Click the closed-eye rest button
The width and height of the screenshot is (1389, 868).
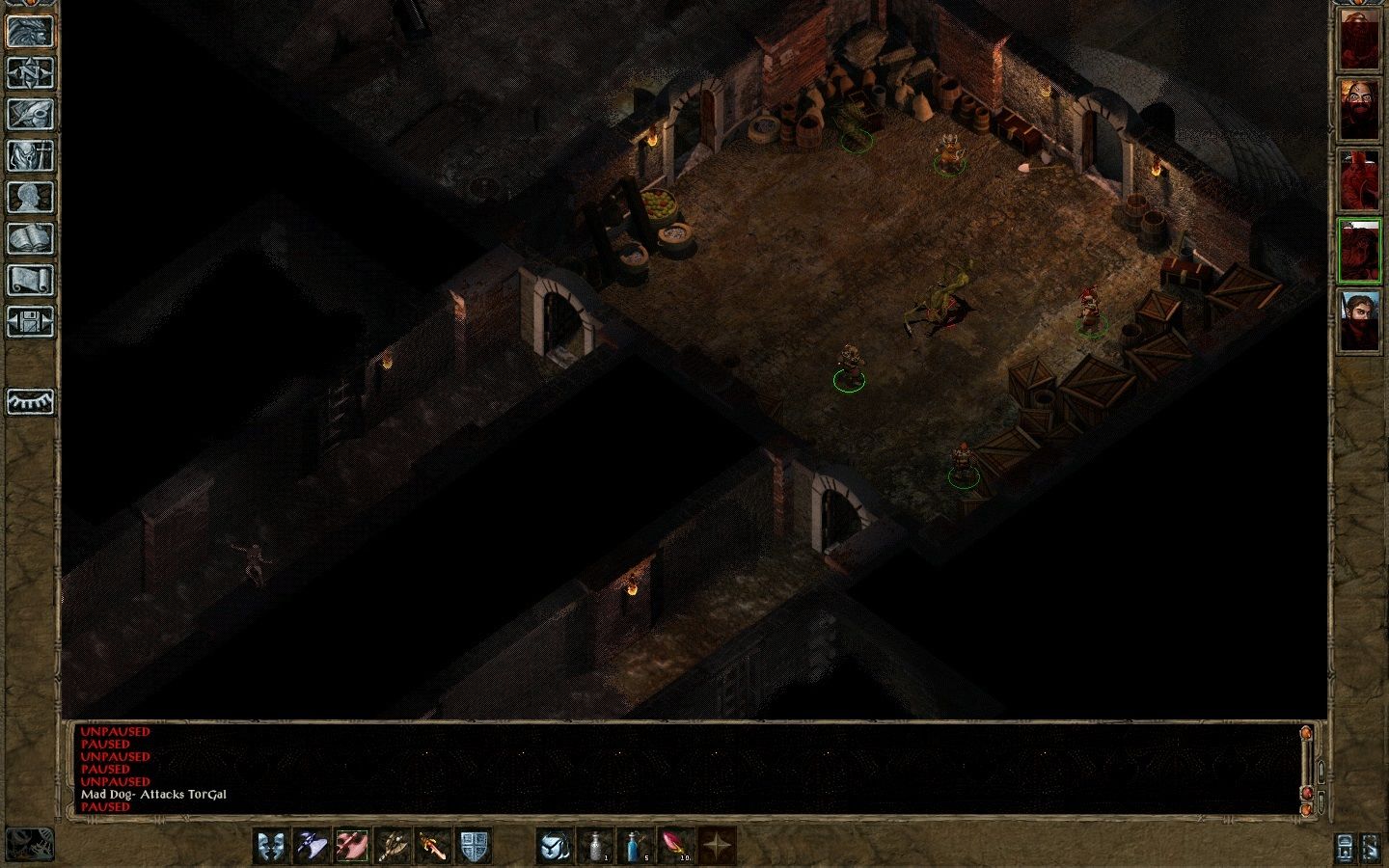click(30, 401)
